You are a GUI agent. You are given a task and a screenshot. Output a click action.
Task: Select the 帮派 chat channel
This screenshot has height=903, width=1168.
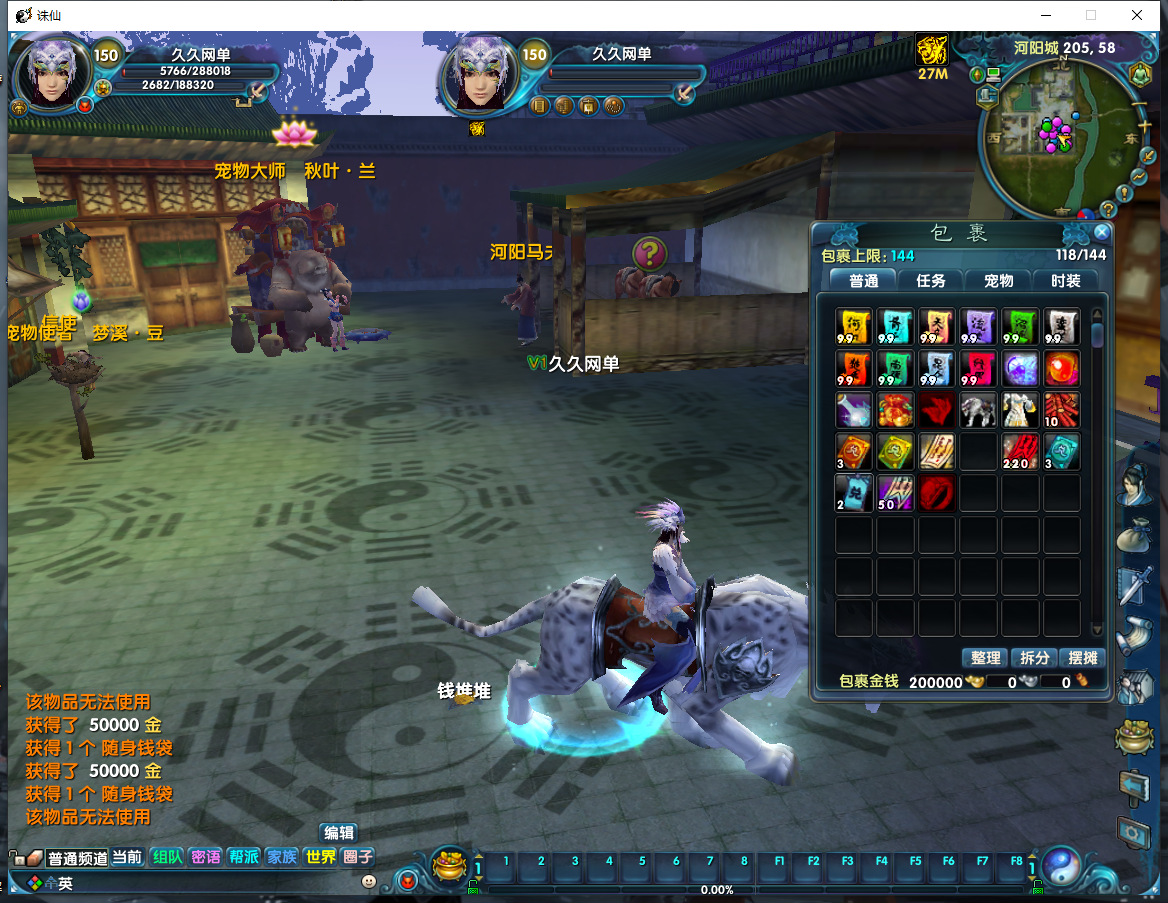(244, 857)
